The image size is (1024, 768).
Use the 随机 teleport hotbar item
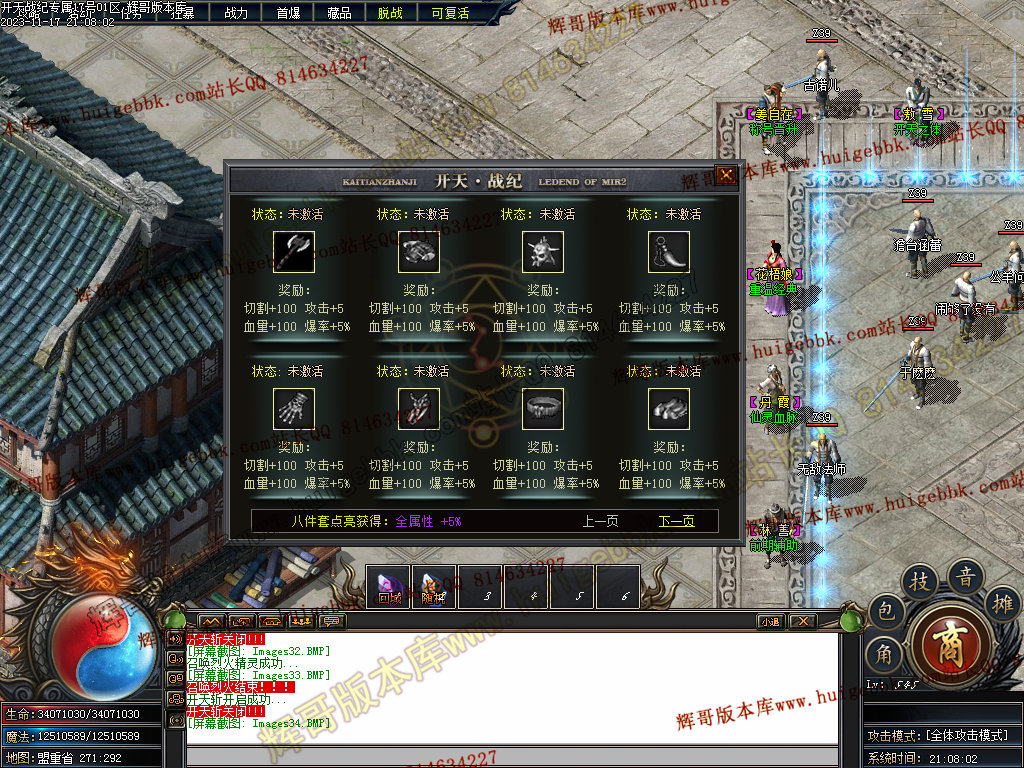pyautogui.click(x=434, y=587)
